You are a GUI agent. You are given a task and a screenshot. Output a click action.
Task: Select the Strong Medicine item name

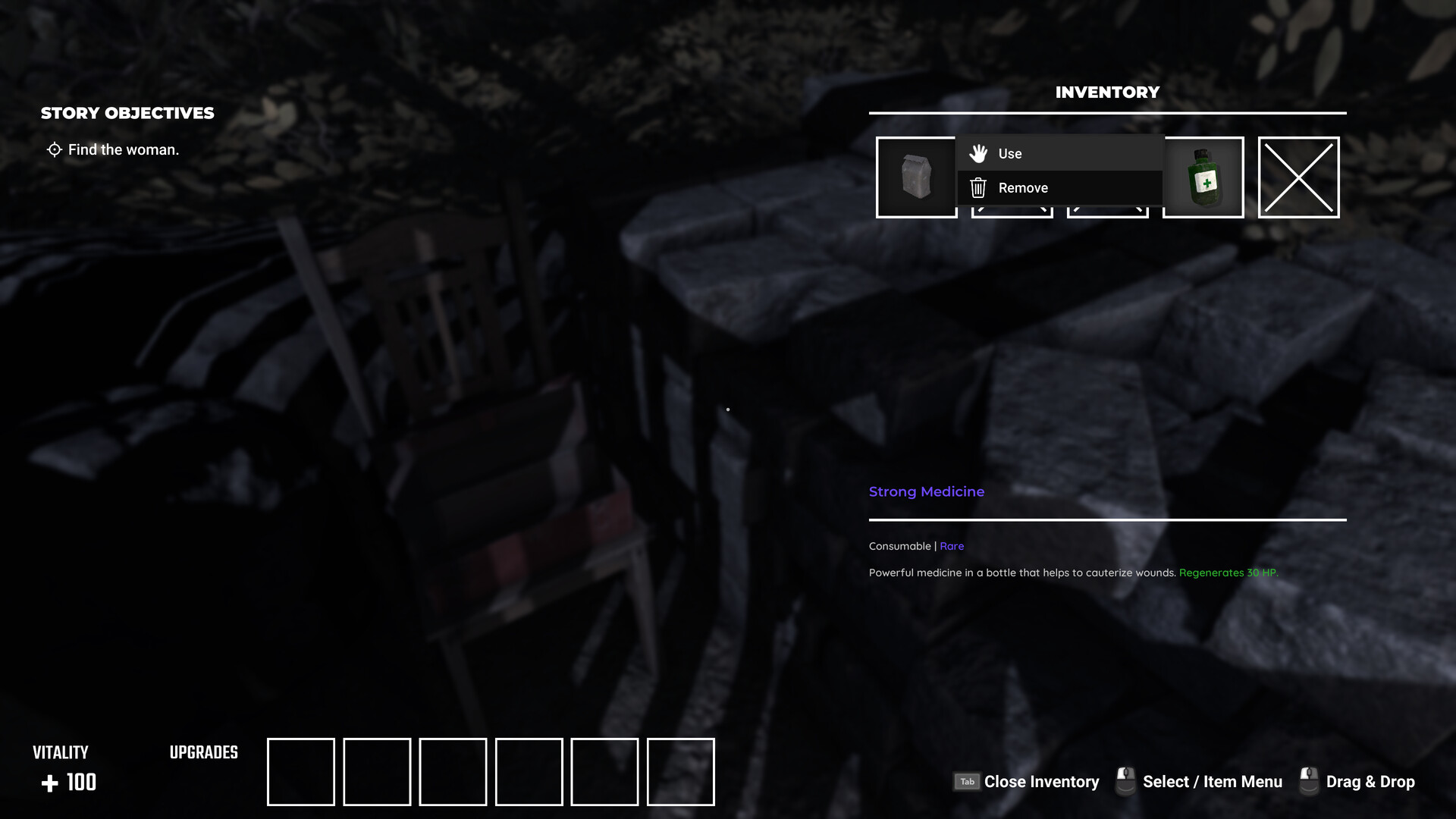point(926,491)
